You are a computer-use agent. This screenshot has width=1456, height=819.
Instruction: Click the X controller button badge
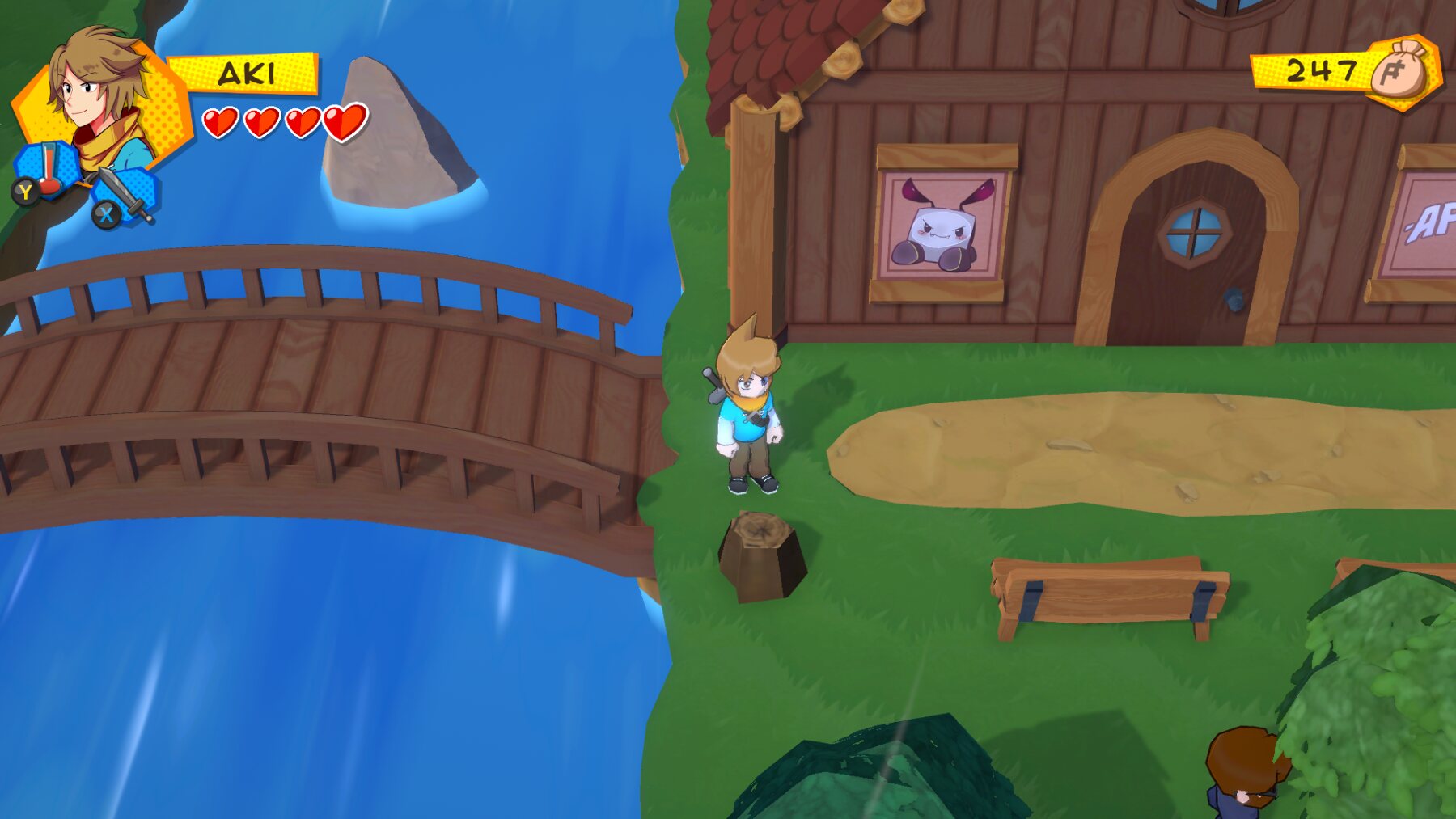click(107, 213)
